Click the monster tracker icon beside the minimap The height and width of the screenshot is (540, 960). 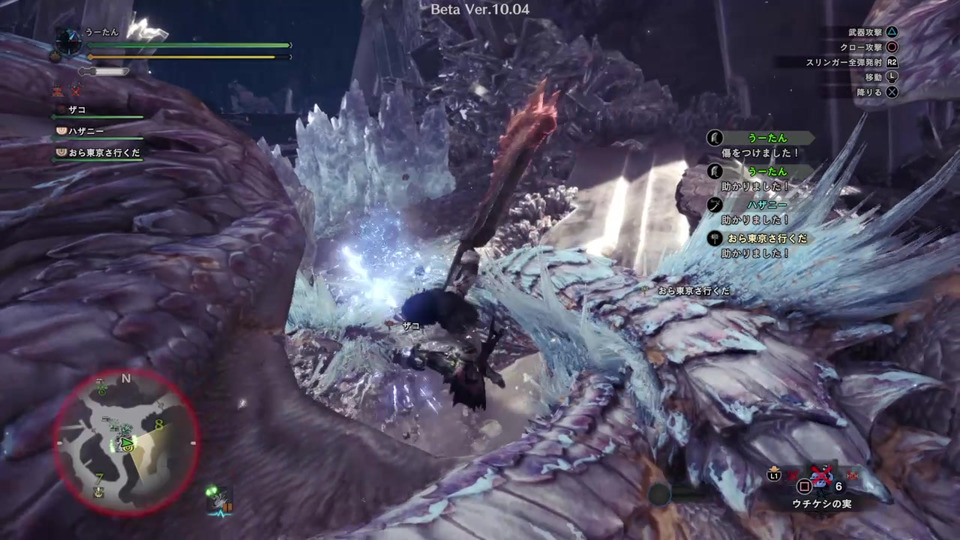(x=220, y=499)
